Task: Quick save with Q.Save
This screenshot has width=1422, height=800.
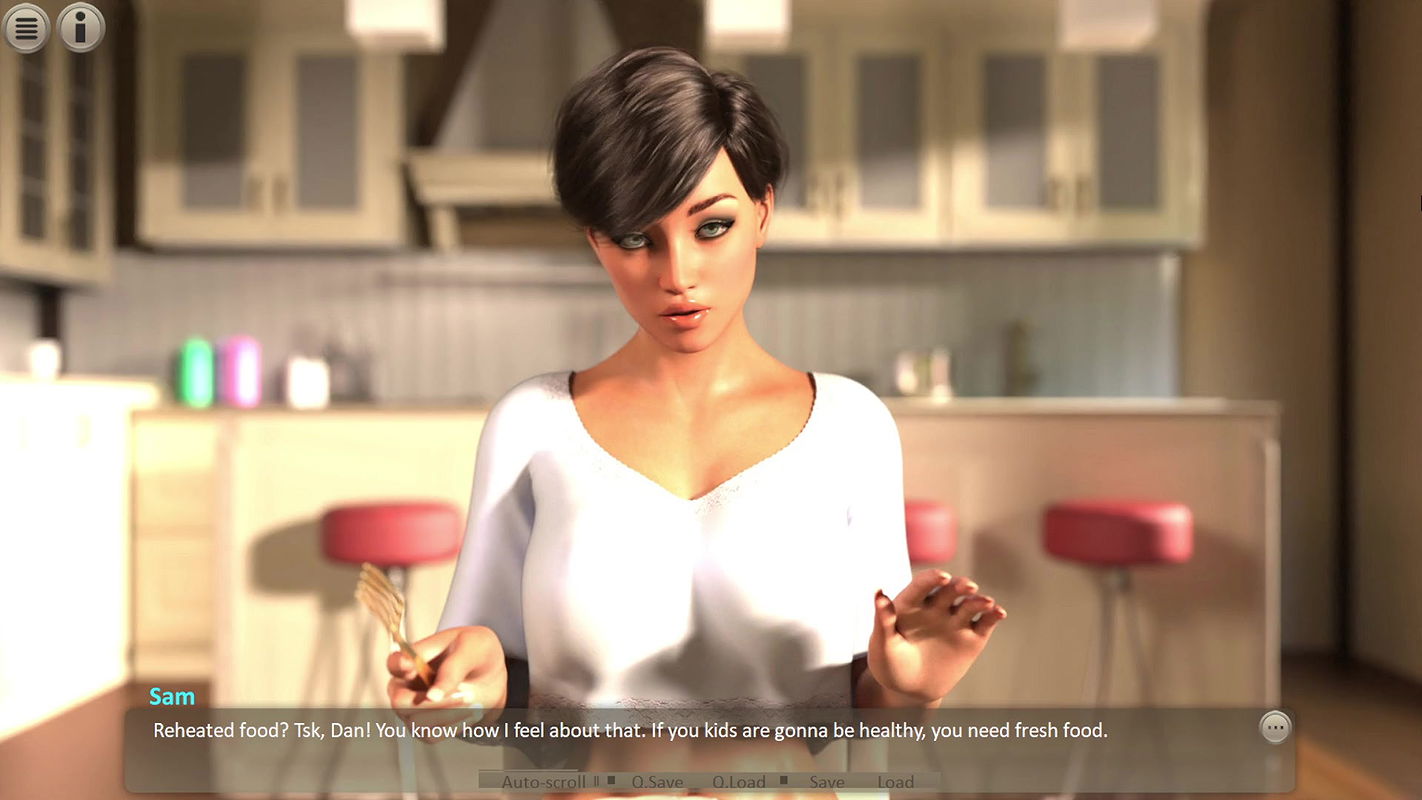Action: [x=658, y=782]
